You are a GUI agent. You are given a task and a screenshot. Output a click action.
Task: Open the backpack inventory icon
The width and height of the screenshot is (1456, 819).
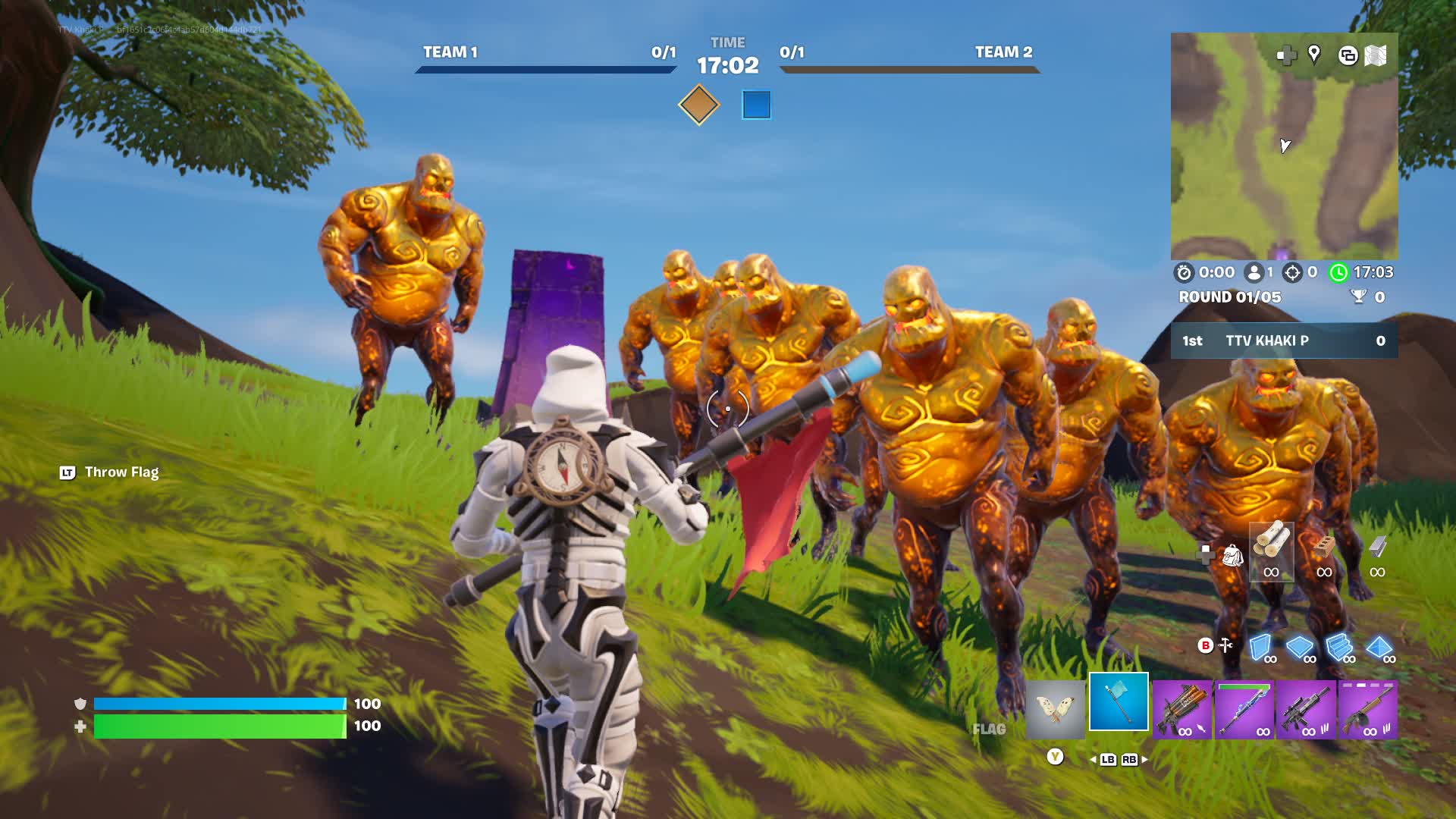(1232, 556)
